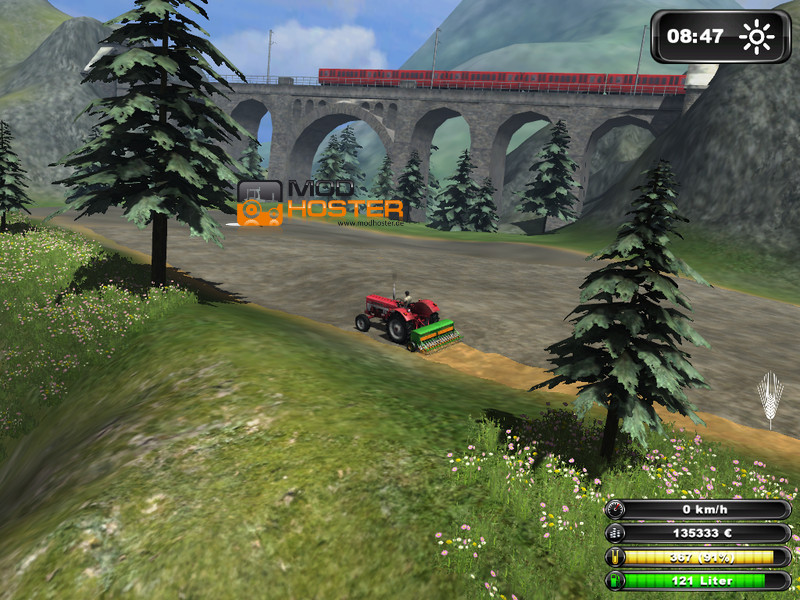
Task: Click the ModHoster watermark logo
Action: tap(319, 203)
